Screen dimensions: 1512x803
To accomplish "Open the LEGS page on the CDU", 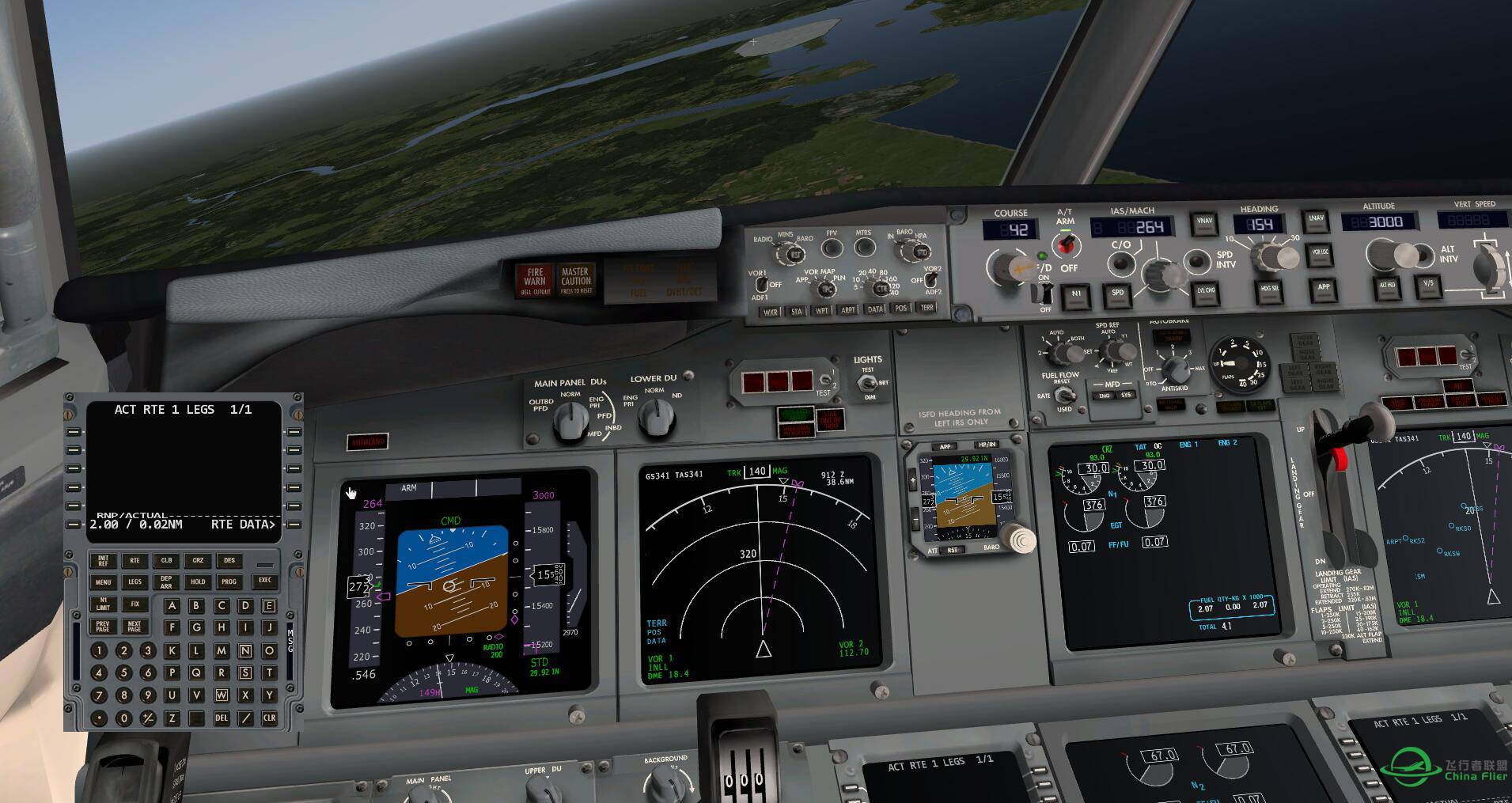I will pyautogui.click(x=135, y=581).
